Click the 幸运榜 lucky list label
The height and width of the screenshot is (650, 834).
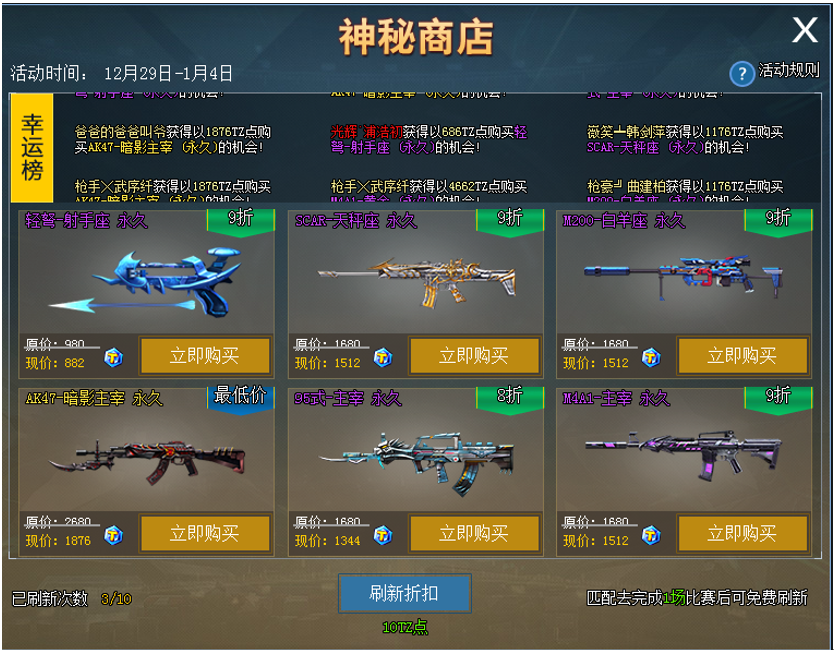pos(32,147)
